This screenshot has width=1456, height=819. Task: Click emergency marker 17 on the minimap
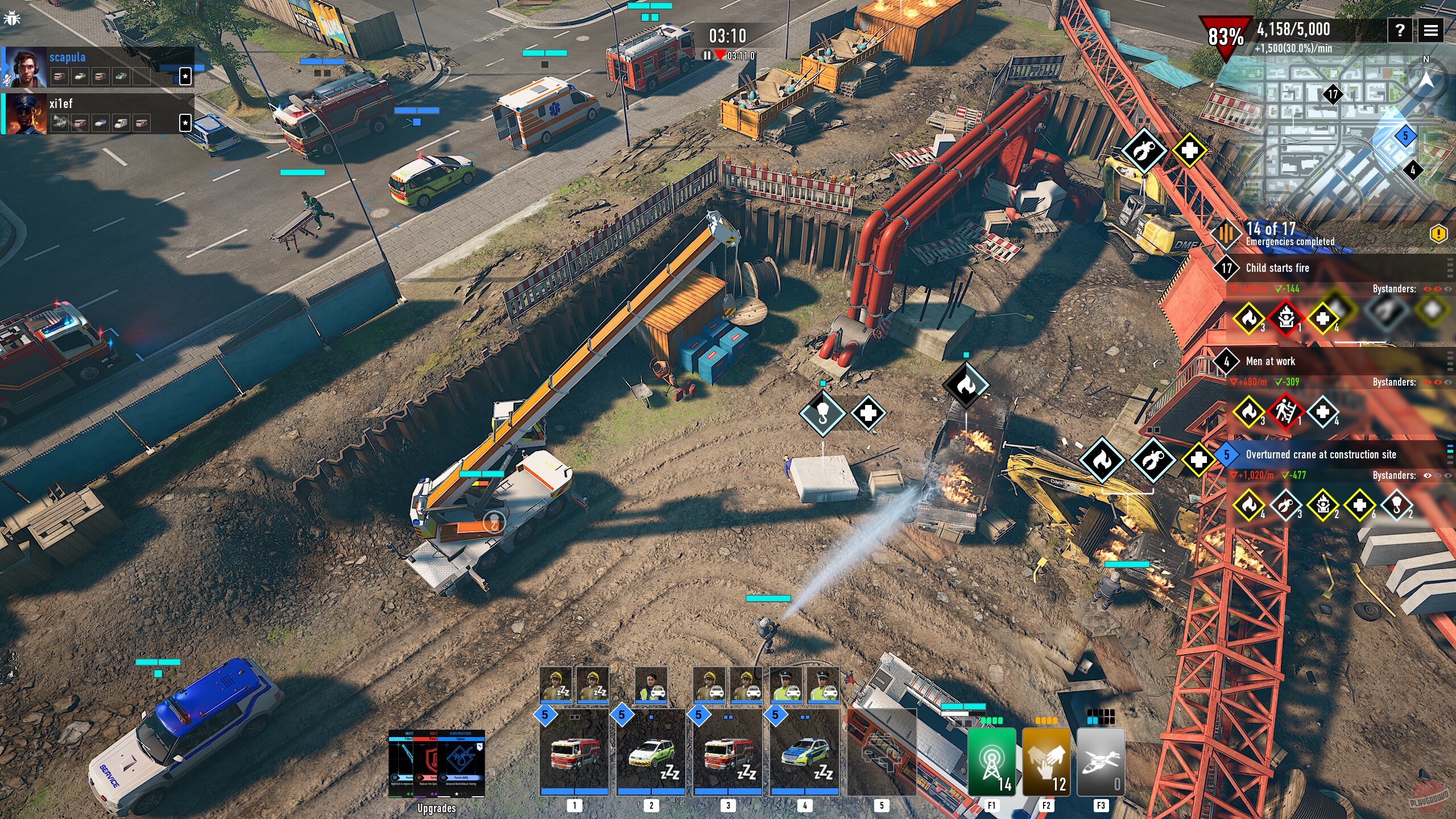coord(1333,94)
